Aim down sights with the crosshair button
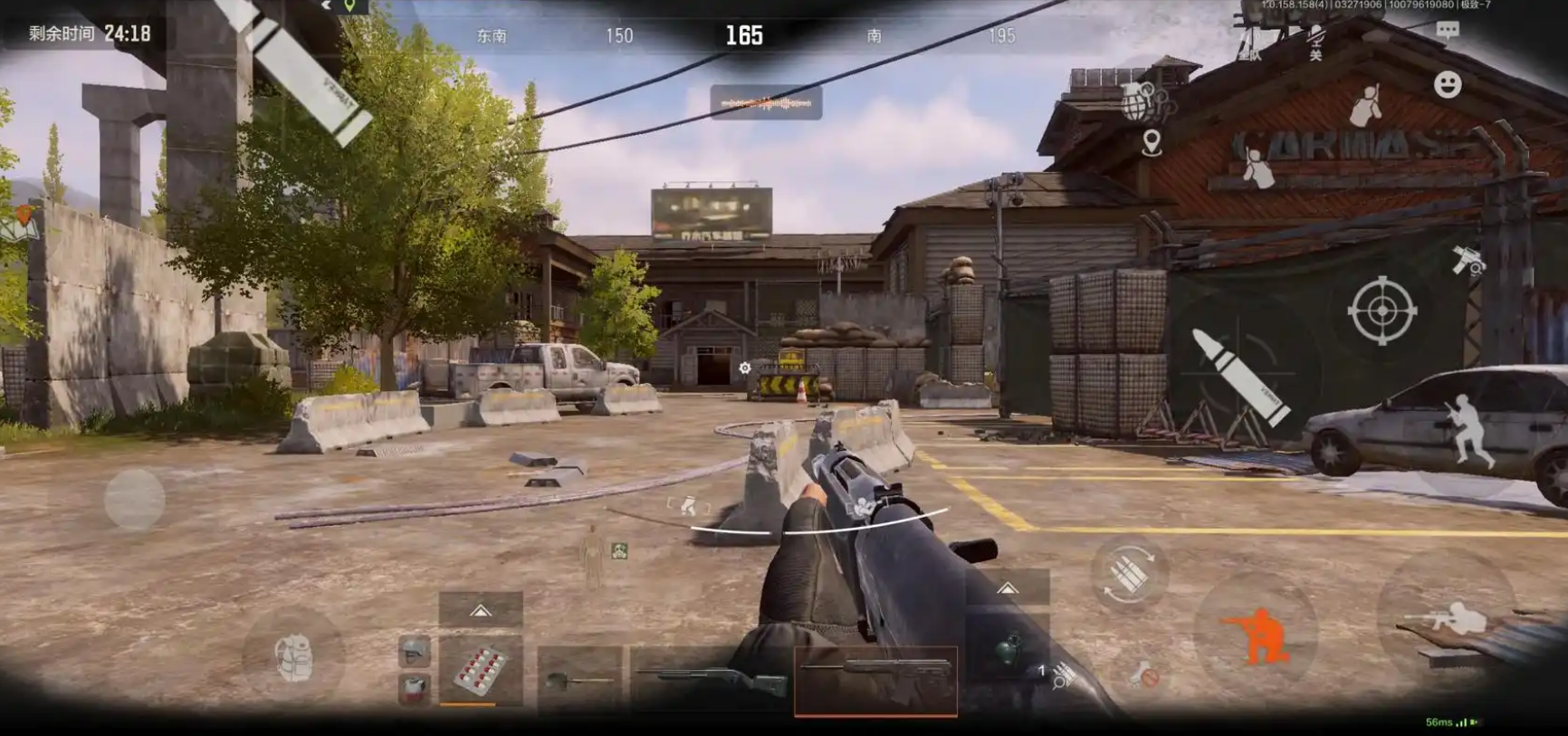1568x736 pixels. click(1382, 311)
